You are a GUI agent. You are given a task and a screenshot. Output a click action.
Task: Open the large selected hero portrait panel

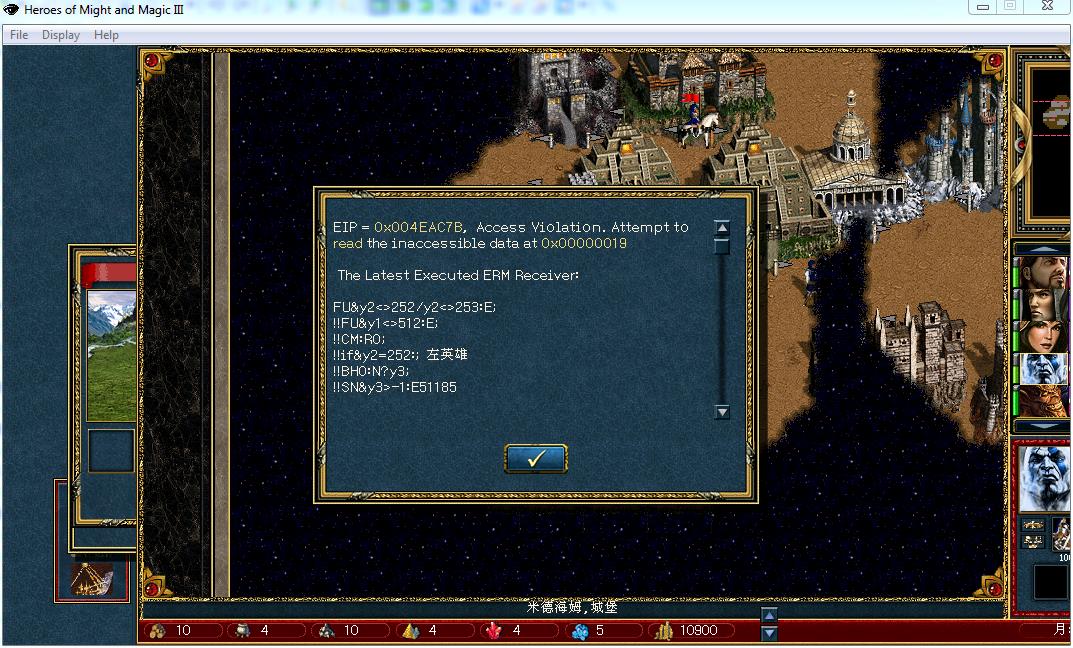click(x=1043, y=477)
